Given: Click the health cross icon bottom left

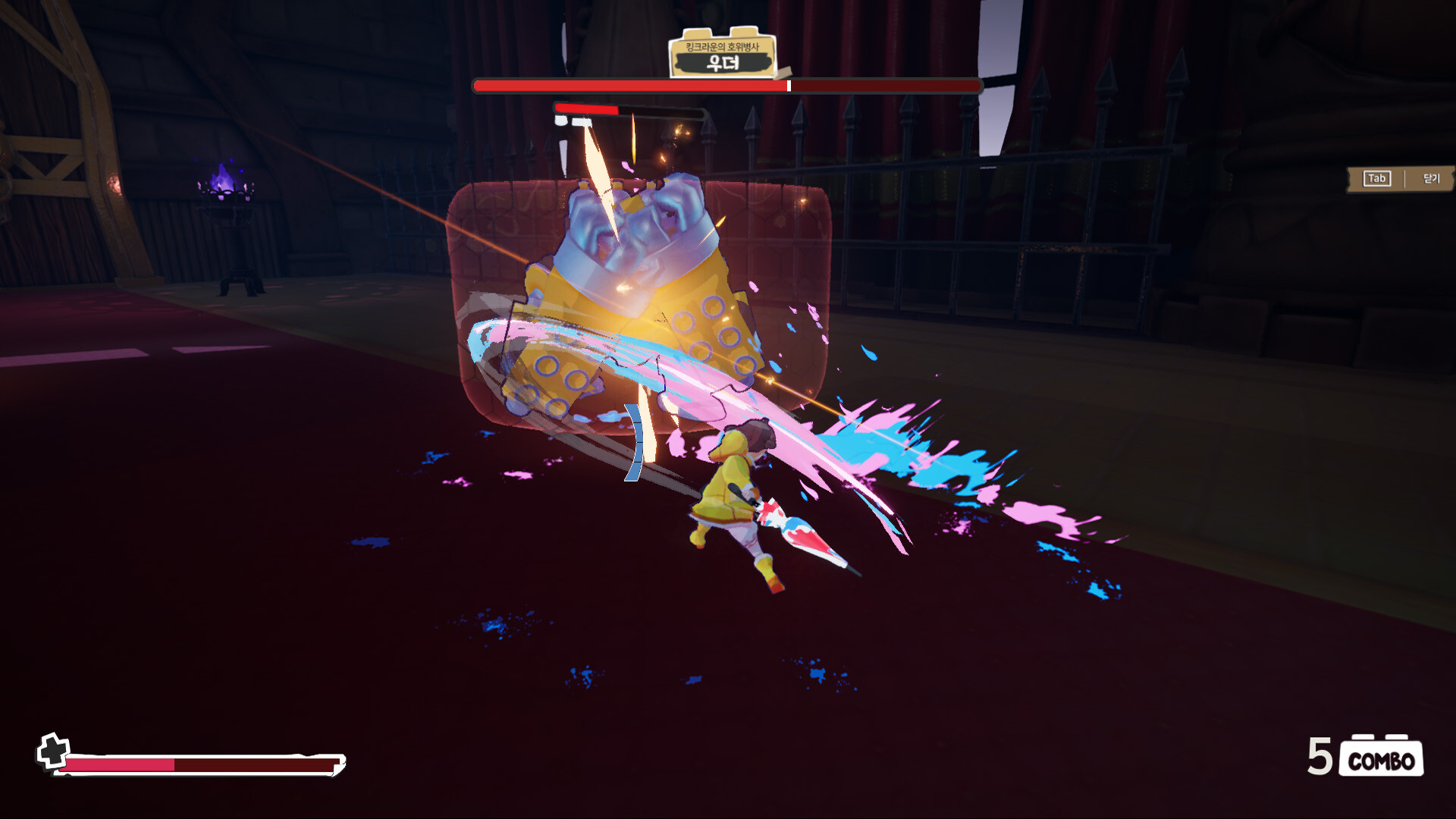Looking at the screenshot, I should (53, 751).
